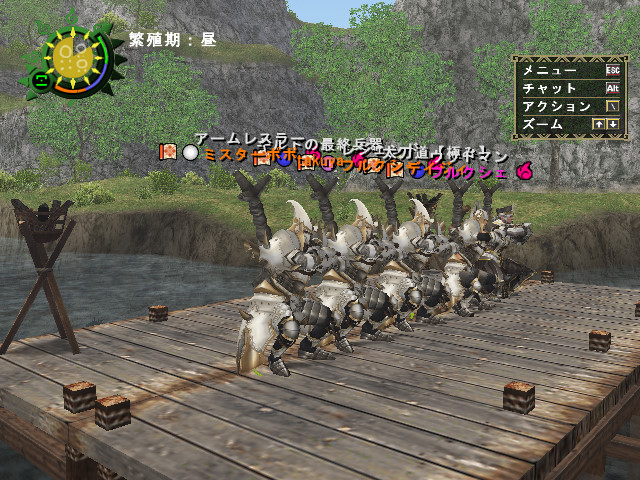Choose the アクション entry
The image size is (640, 480).
coord(556,106)
